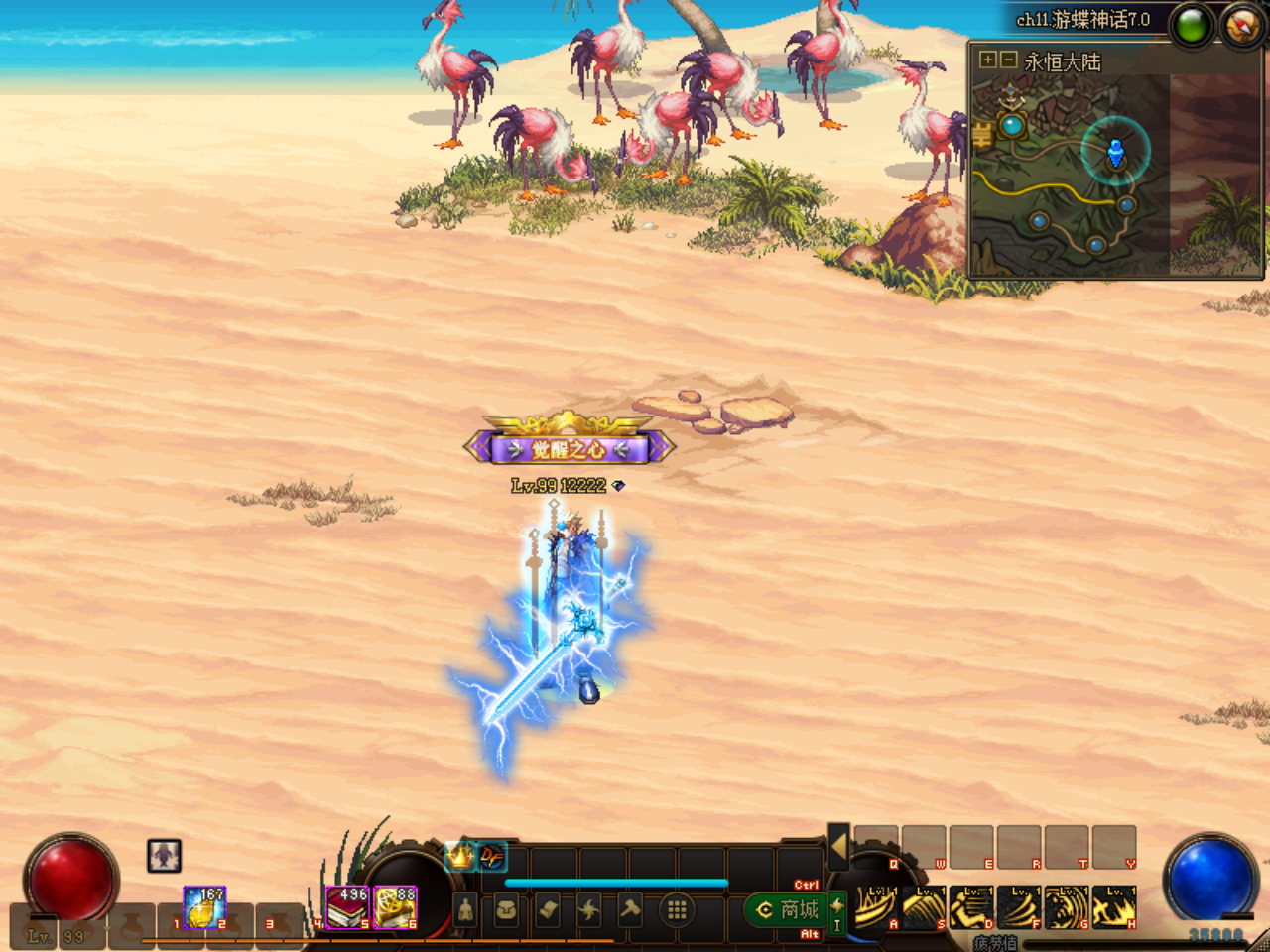Image resolution: width=1270 pixels, height=952 pixels.
Task: Activate the skill bound to key A
Action: point(875,907)
